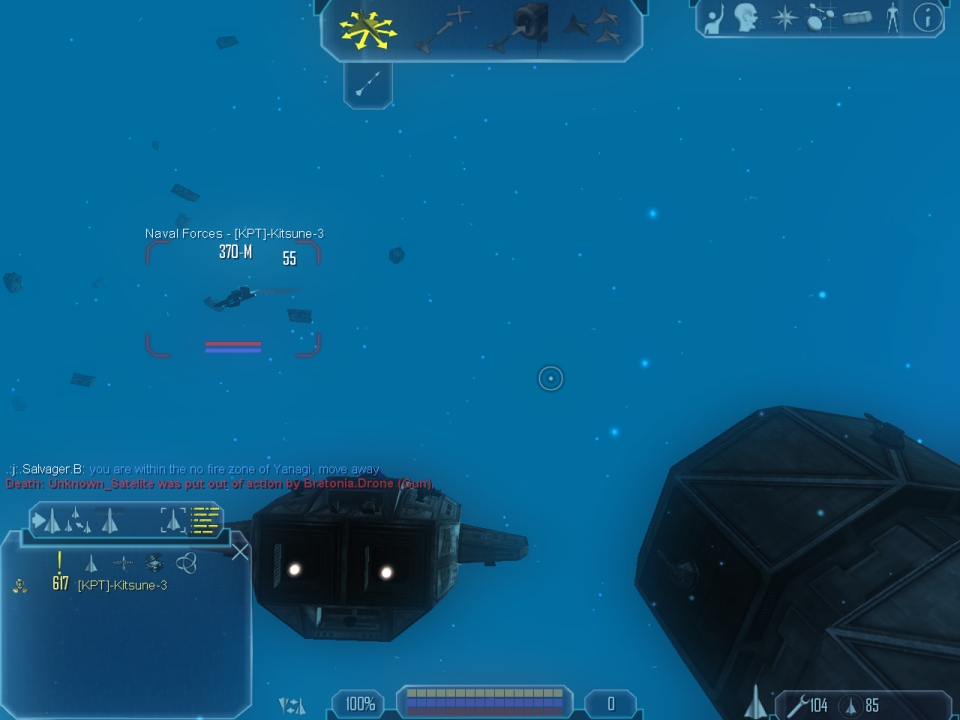Filter contacts by the station icon
Viewport: 960px width, 720px height.
click(122, 563)
